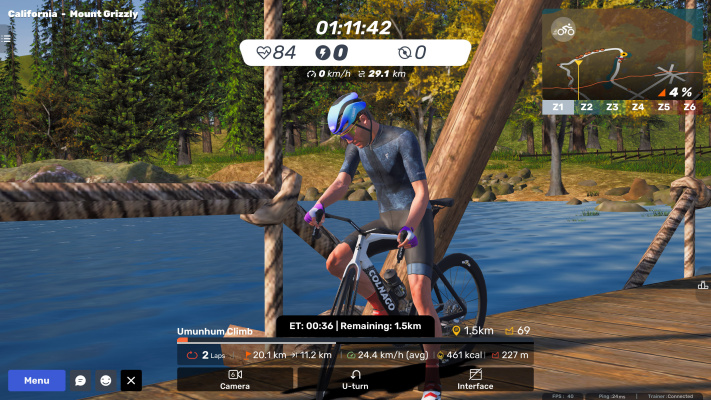Open the blue Menu button
The width and height of the screenshot is (711, 400).
coord(37,380)
